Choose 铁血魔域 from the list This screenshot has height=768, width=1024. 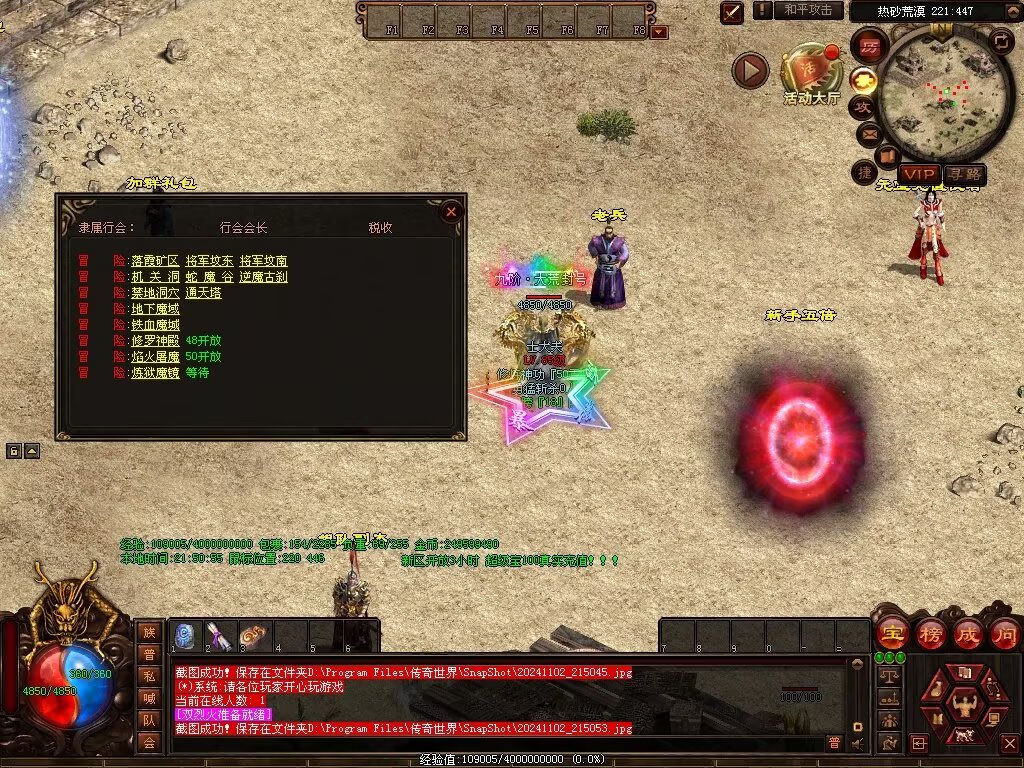click(x=155, y=325)
